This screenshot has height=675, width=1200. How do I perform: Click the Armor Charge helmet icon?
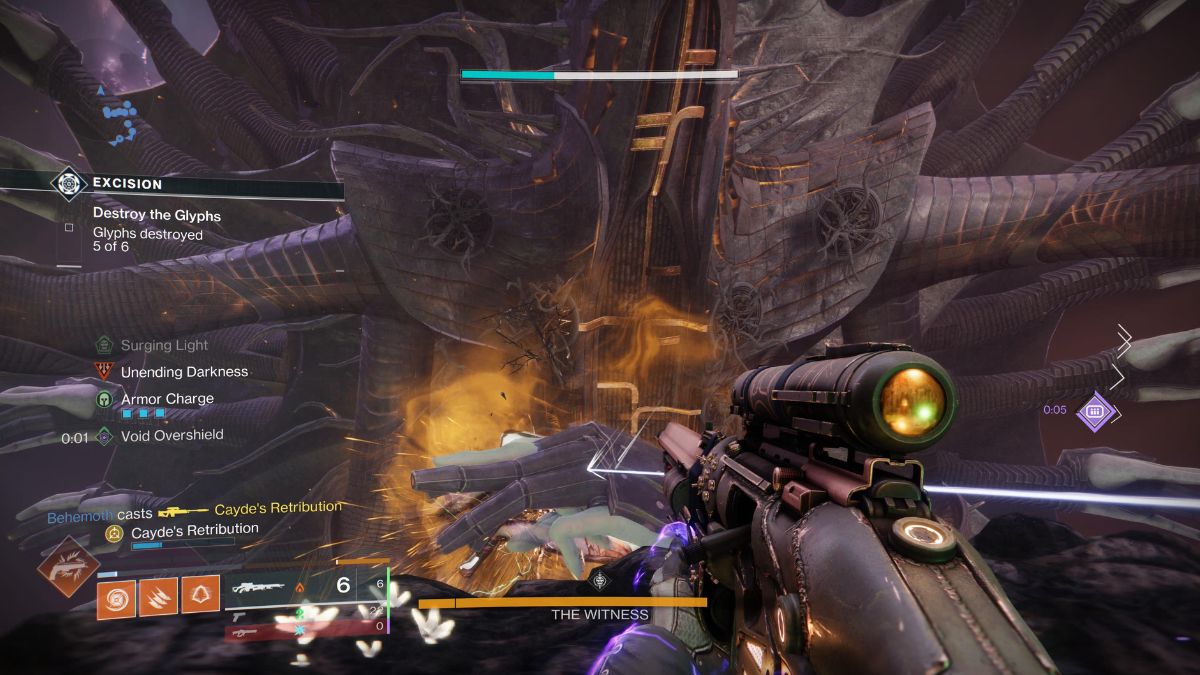(104, 399)
